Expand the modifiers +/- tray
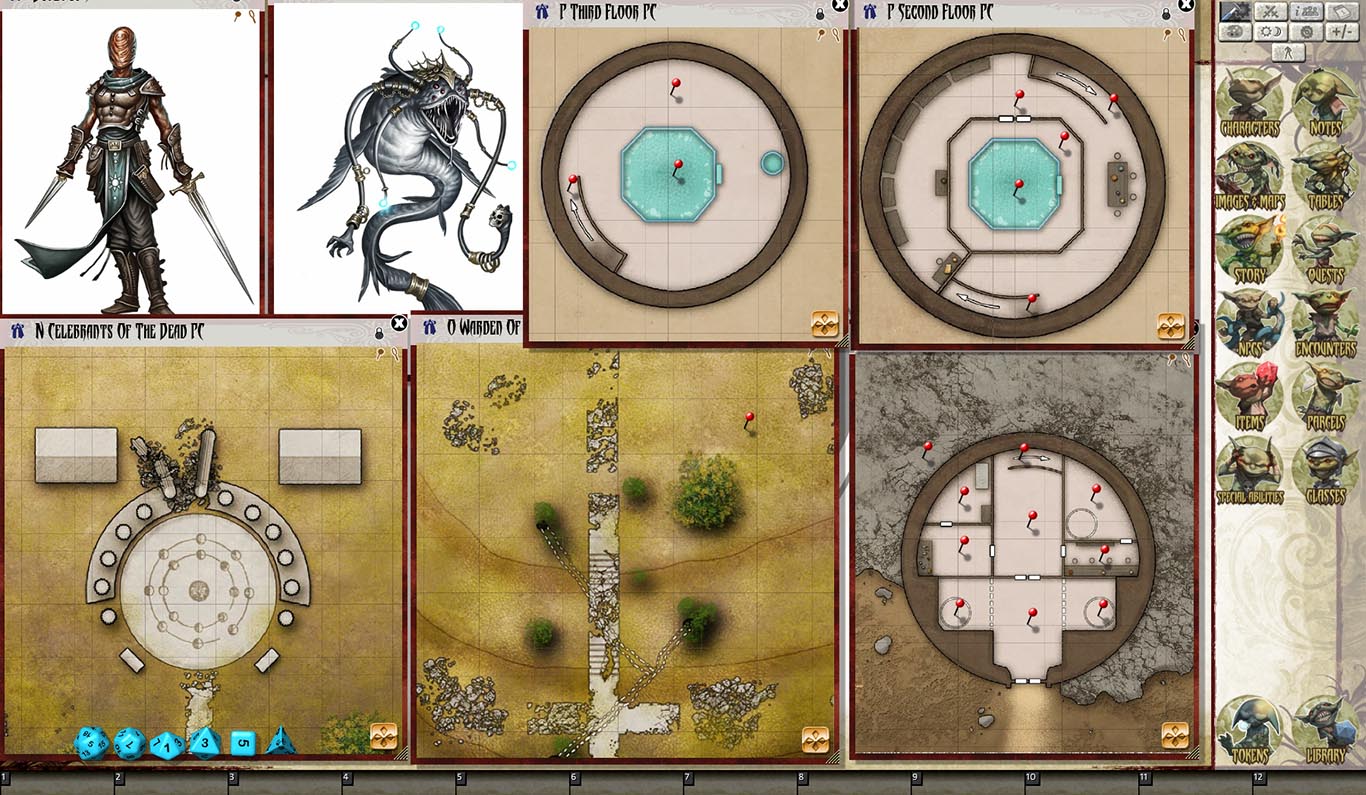1366x795 pixels. pyautogui.click(x=1341, y=31)
